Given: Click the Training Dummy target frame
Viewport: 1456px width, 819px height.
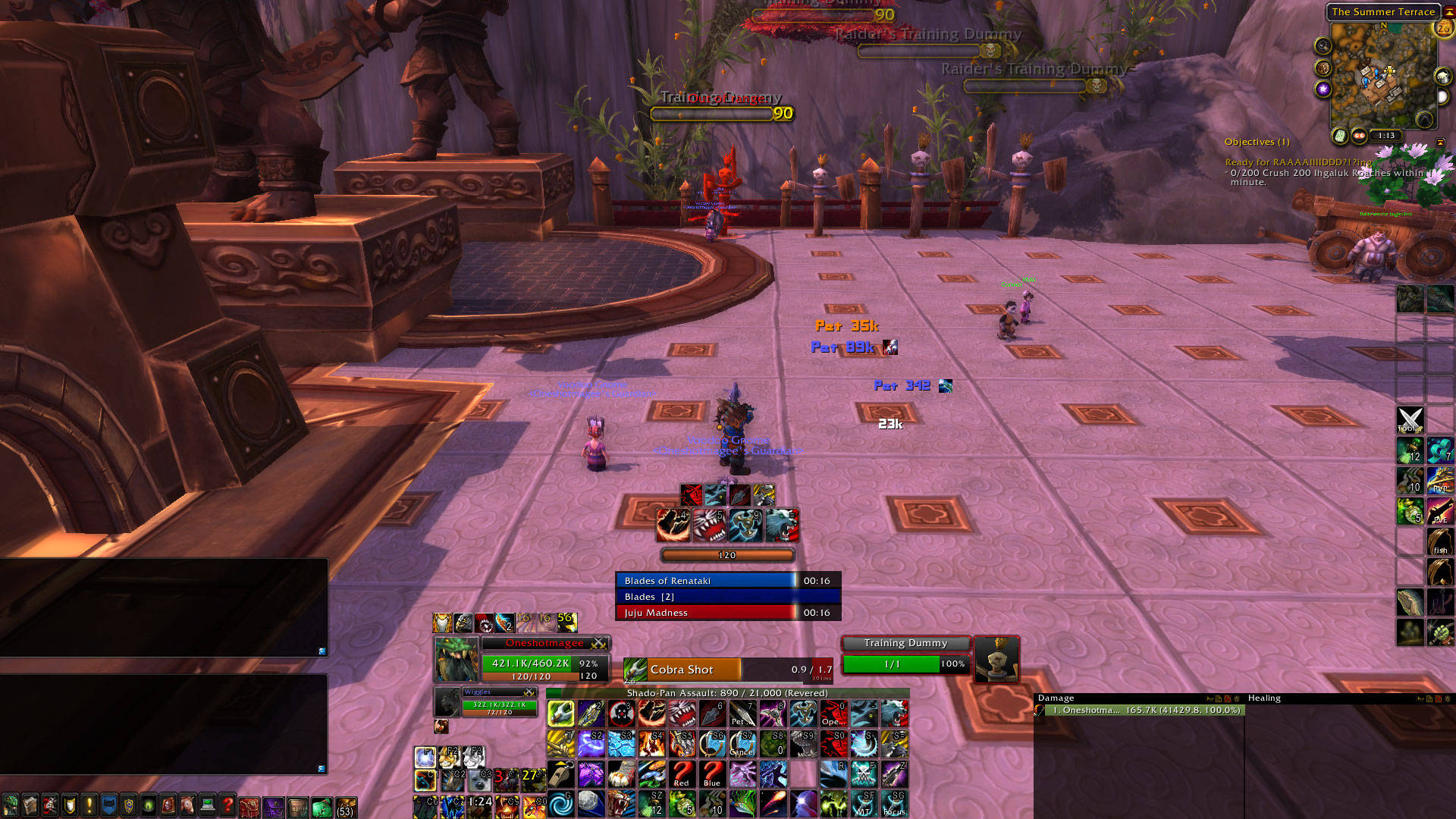Looking at the screenshot, I should [x=905, y=655].
